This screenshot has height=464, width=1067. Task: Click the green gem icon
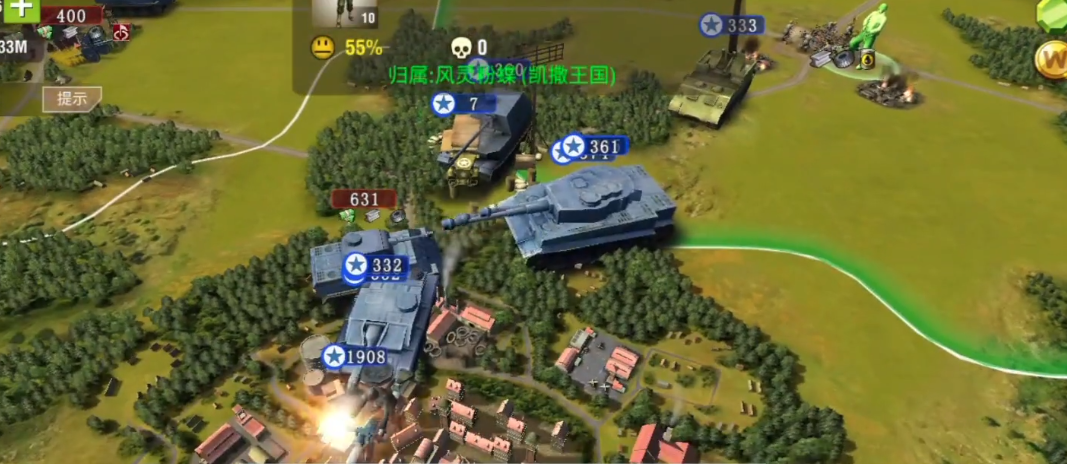(1053, 12)
